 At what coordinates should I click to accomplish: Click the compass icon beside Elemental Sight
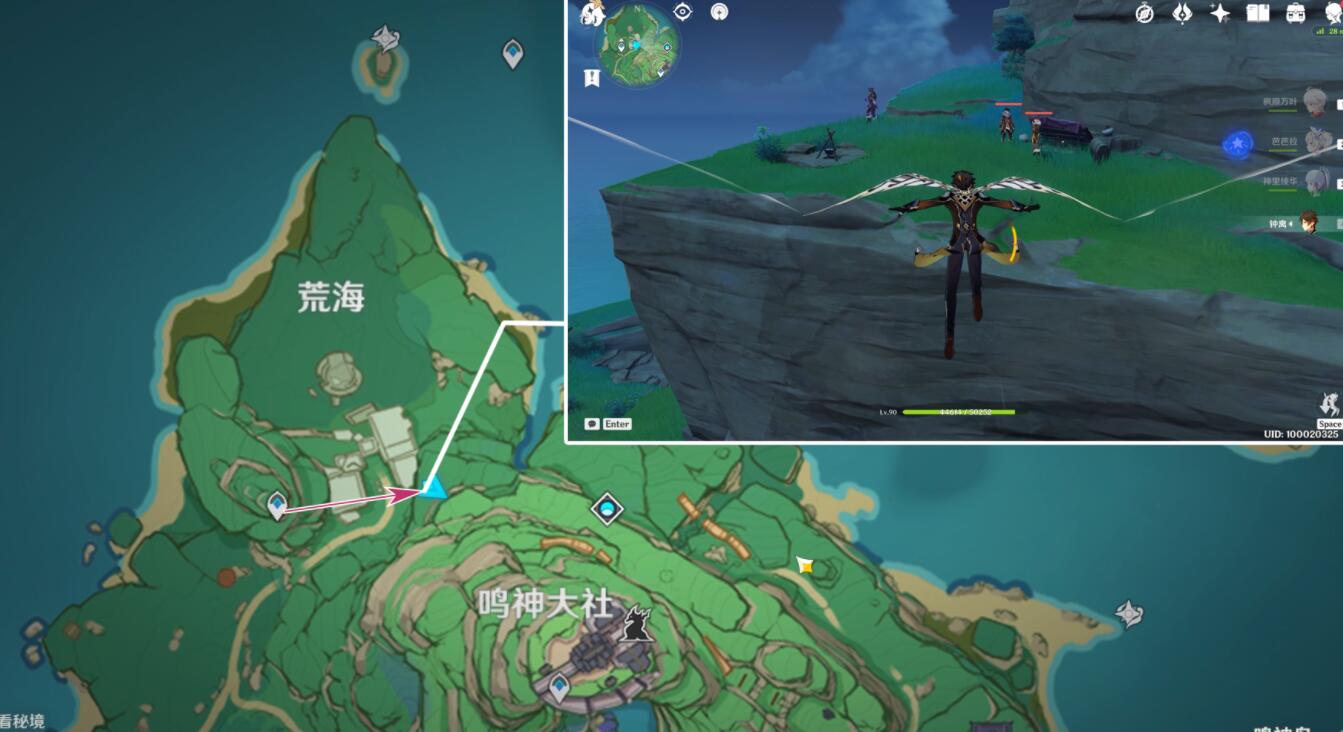pyautogui.click(x=718, y=11)
